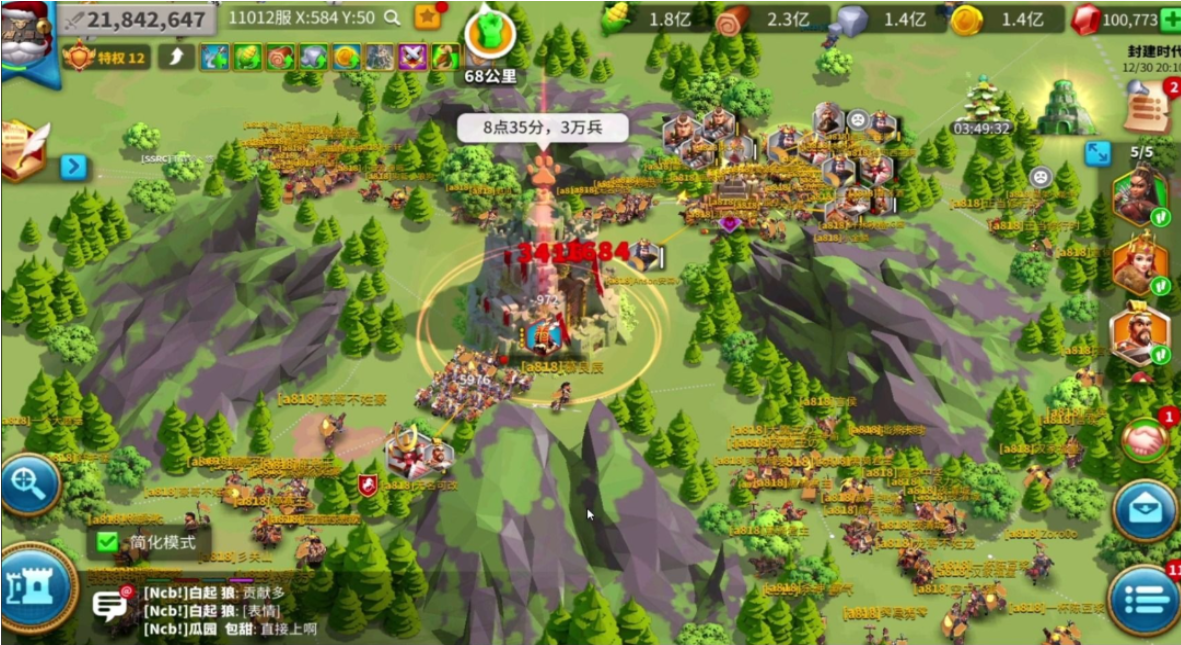Toggle the blue expand arrows button
The image size is (1181, 645).
tap(1098, 152)
